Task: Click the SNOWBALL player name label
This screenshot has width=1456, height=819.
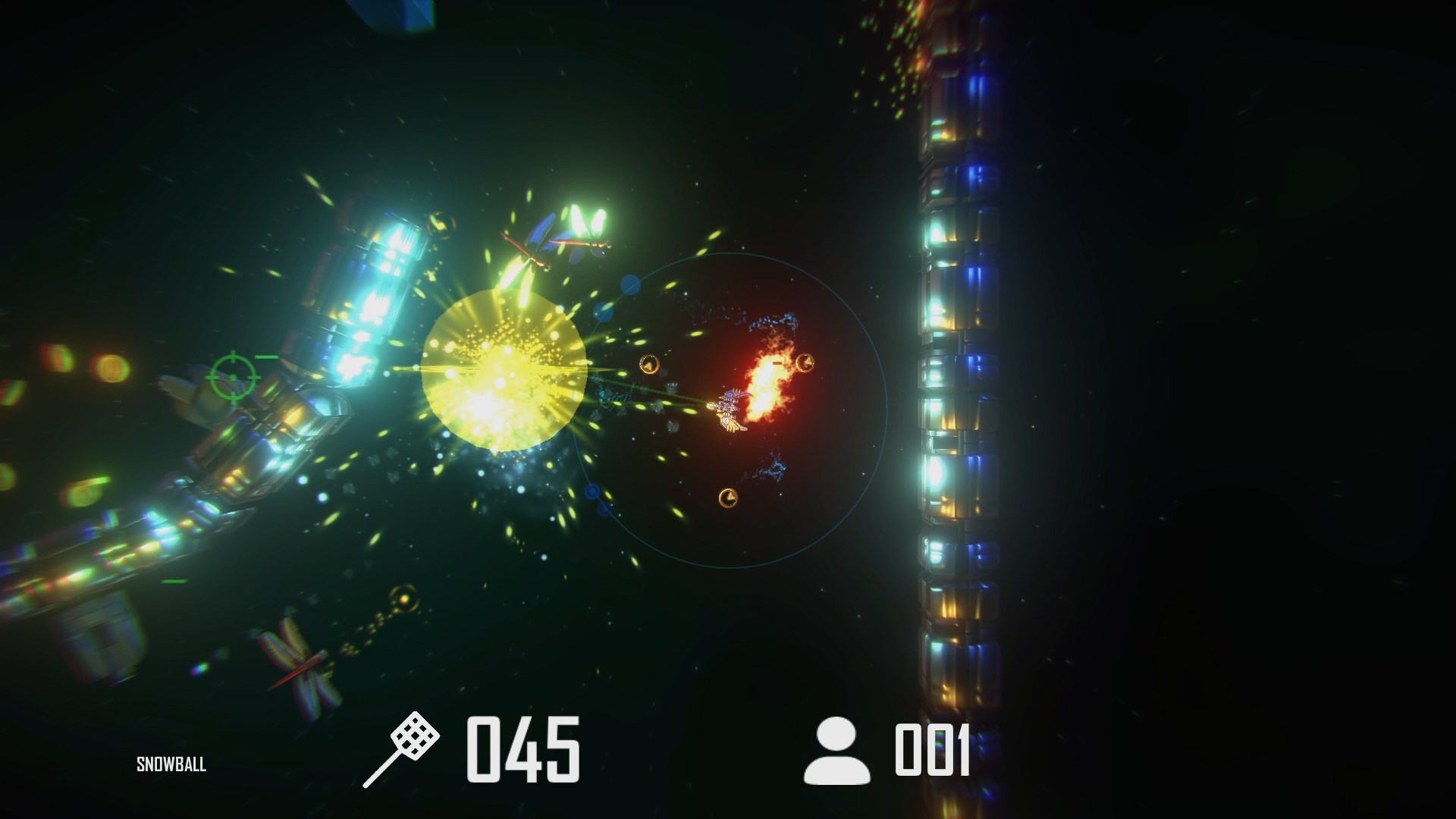Action: (x=171, y=764)
